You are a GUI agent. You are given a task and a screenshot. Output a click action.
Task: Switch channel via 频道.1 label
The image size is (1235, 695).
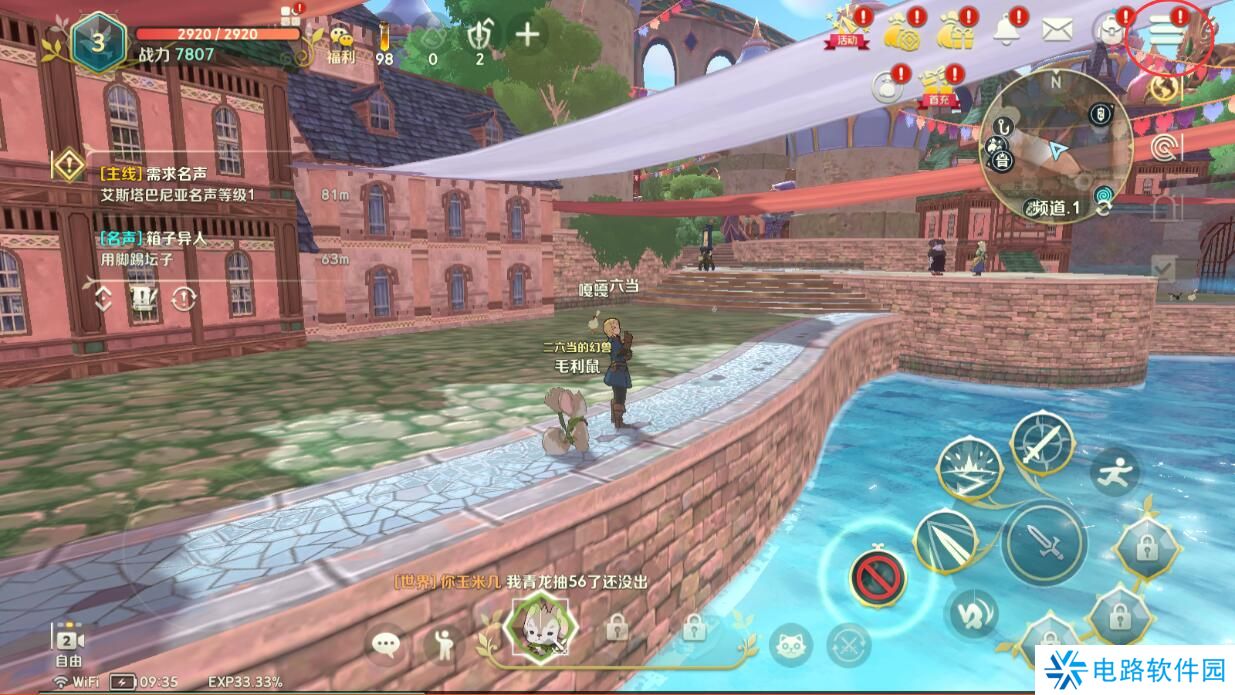tap(1056, 208)
